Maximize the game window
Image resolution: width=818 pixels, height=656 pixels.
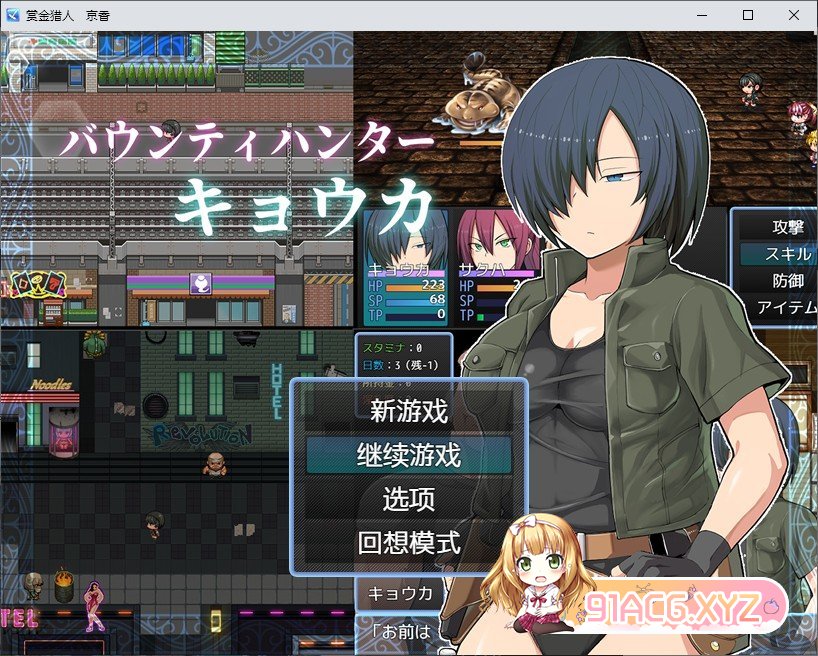click(748, 14)
